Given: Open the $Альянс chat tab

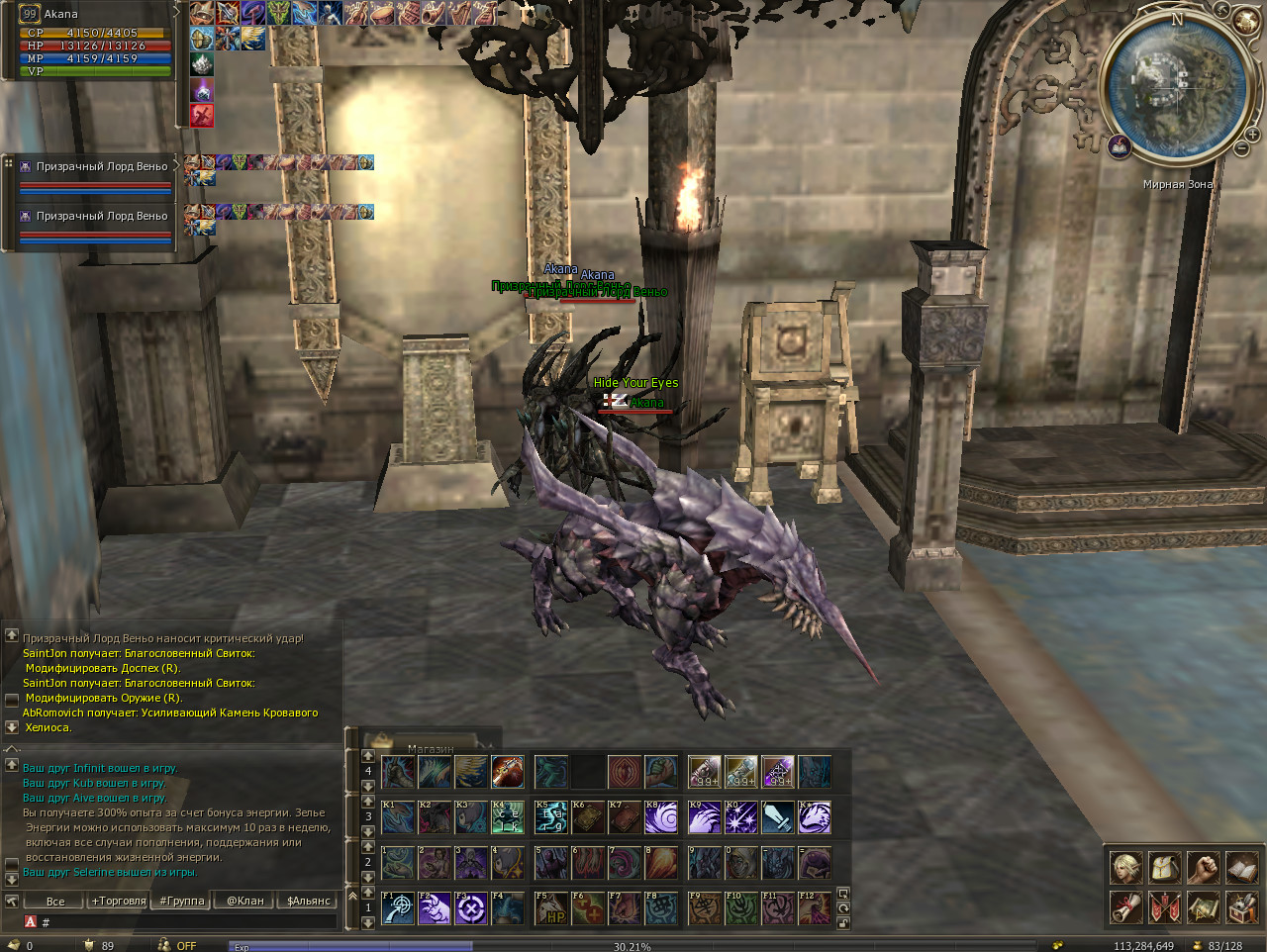Looking at the screenshot, I should coord(309,901).
